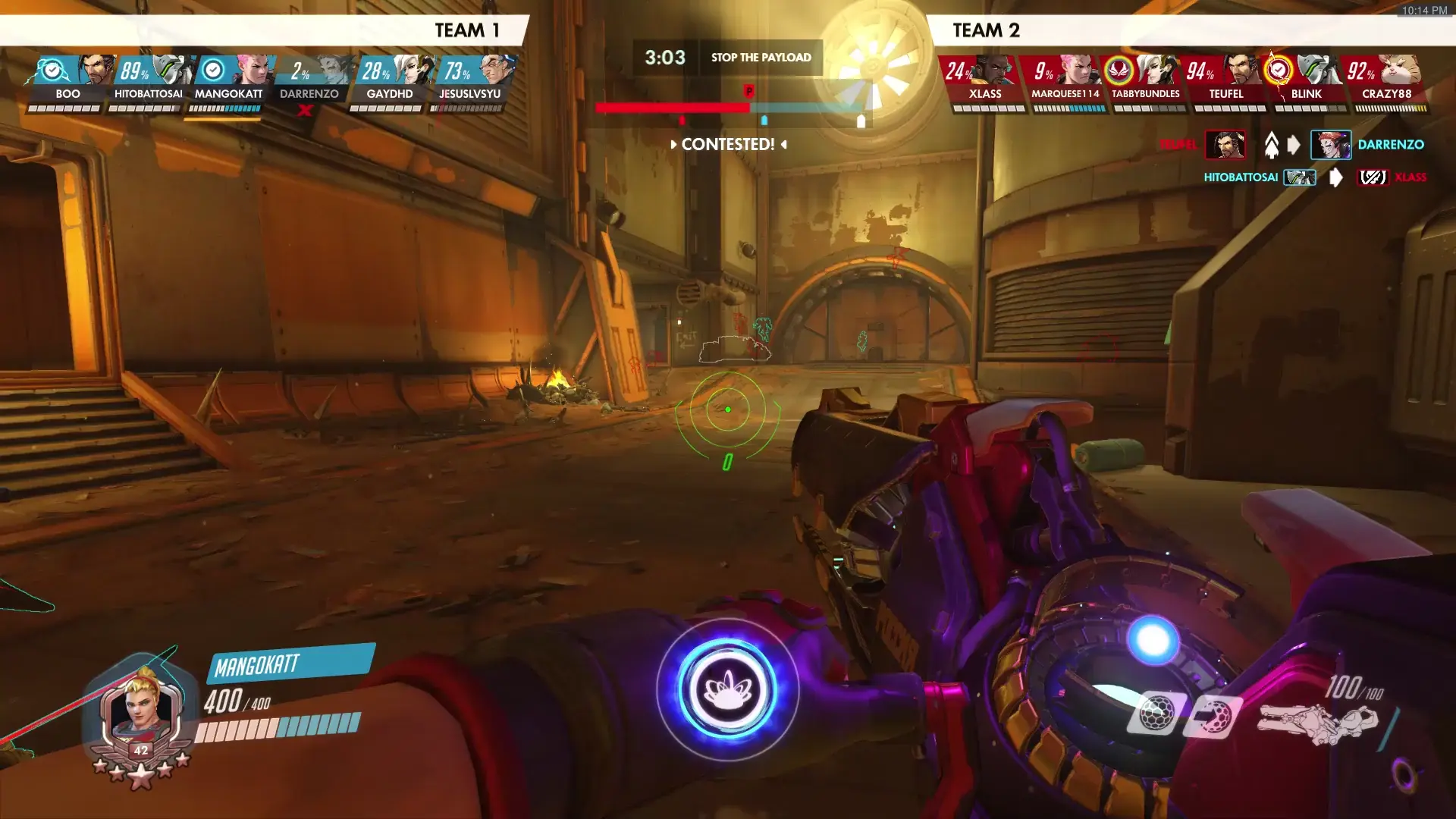
Task: Select BLINK's player roster card
Action: 1307,80
